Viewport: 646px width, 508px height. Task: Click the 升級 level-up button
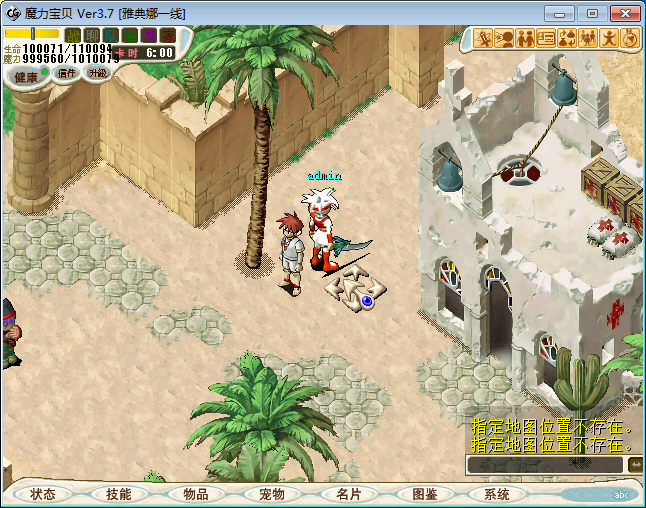[98, 73]
